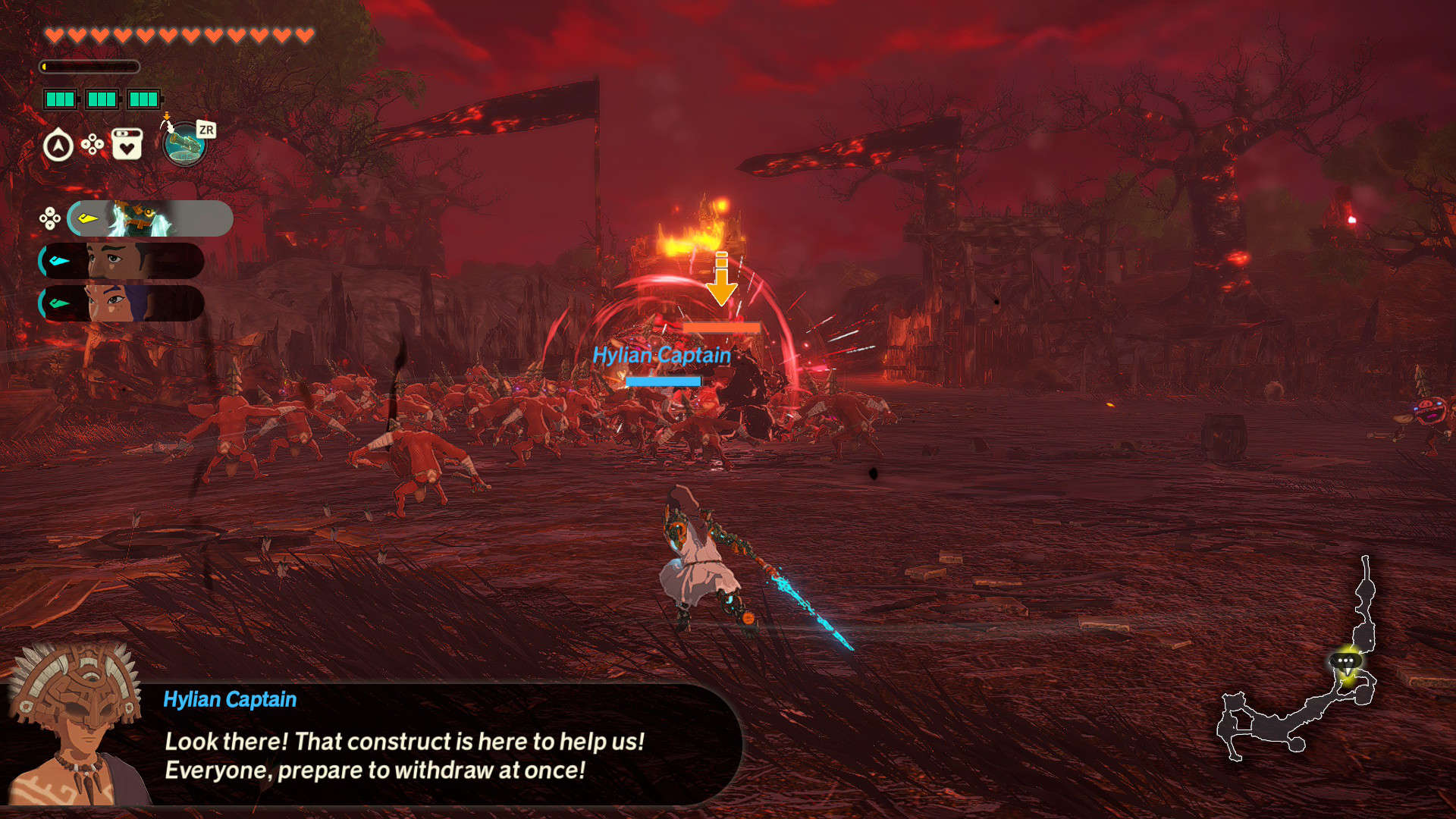Viewport: 1456px width, 819px height.
Task: Click the Hylian Captain dialogue portrait
Action: tap(74, 724)
